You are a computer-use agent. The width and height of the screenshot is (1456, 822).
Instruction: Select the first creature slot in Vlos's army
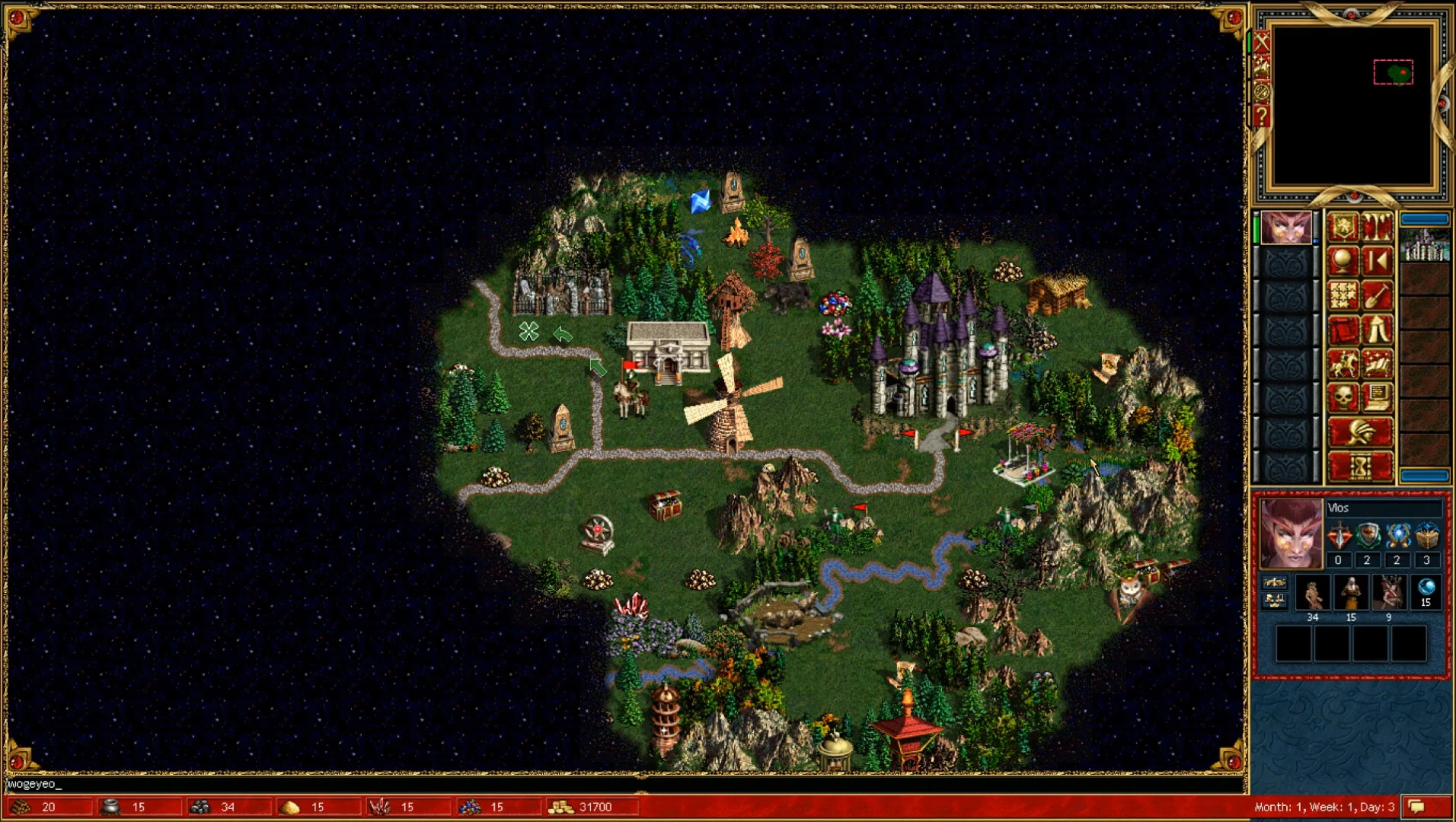pyautogui.click(x=1312, y=591)
